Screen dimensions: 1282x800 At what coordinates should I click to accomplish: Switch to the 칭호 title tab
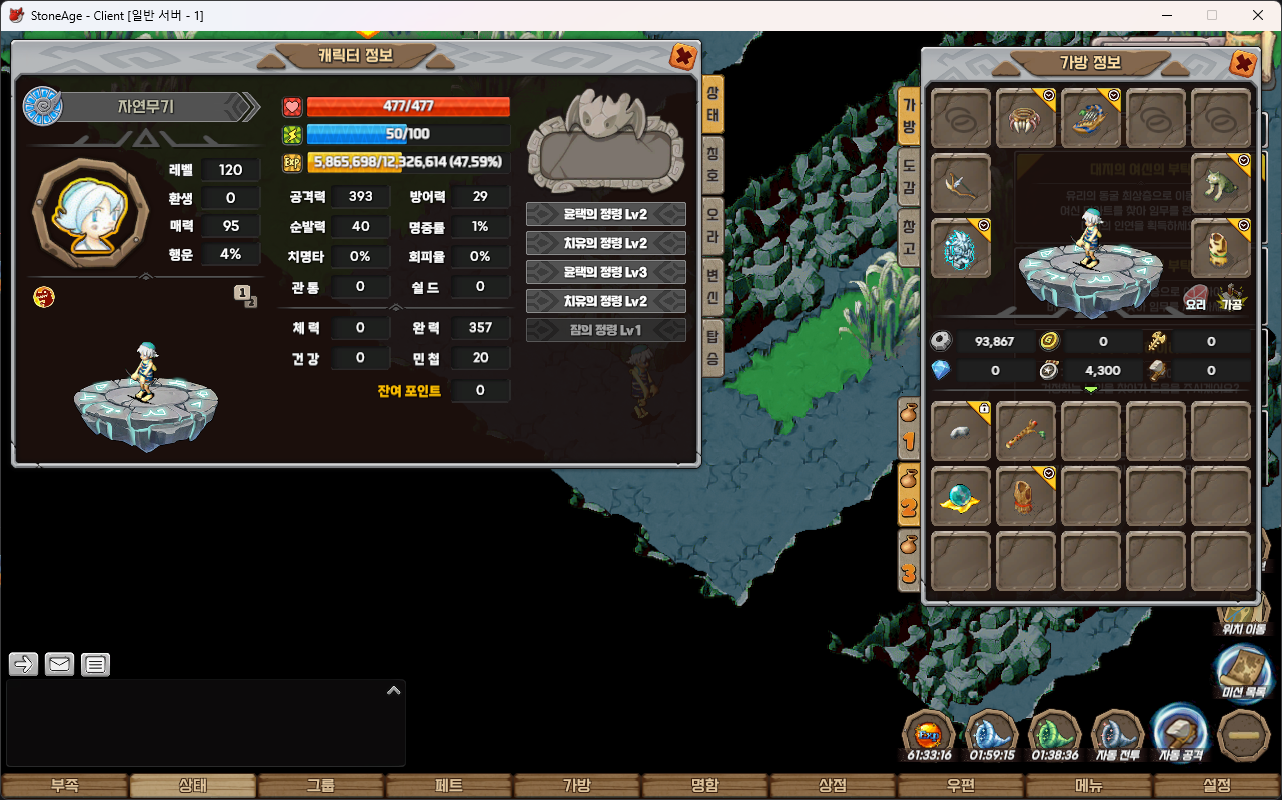[x=712, y=166]
